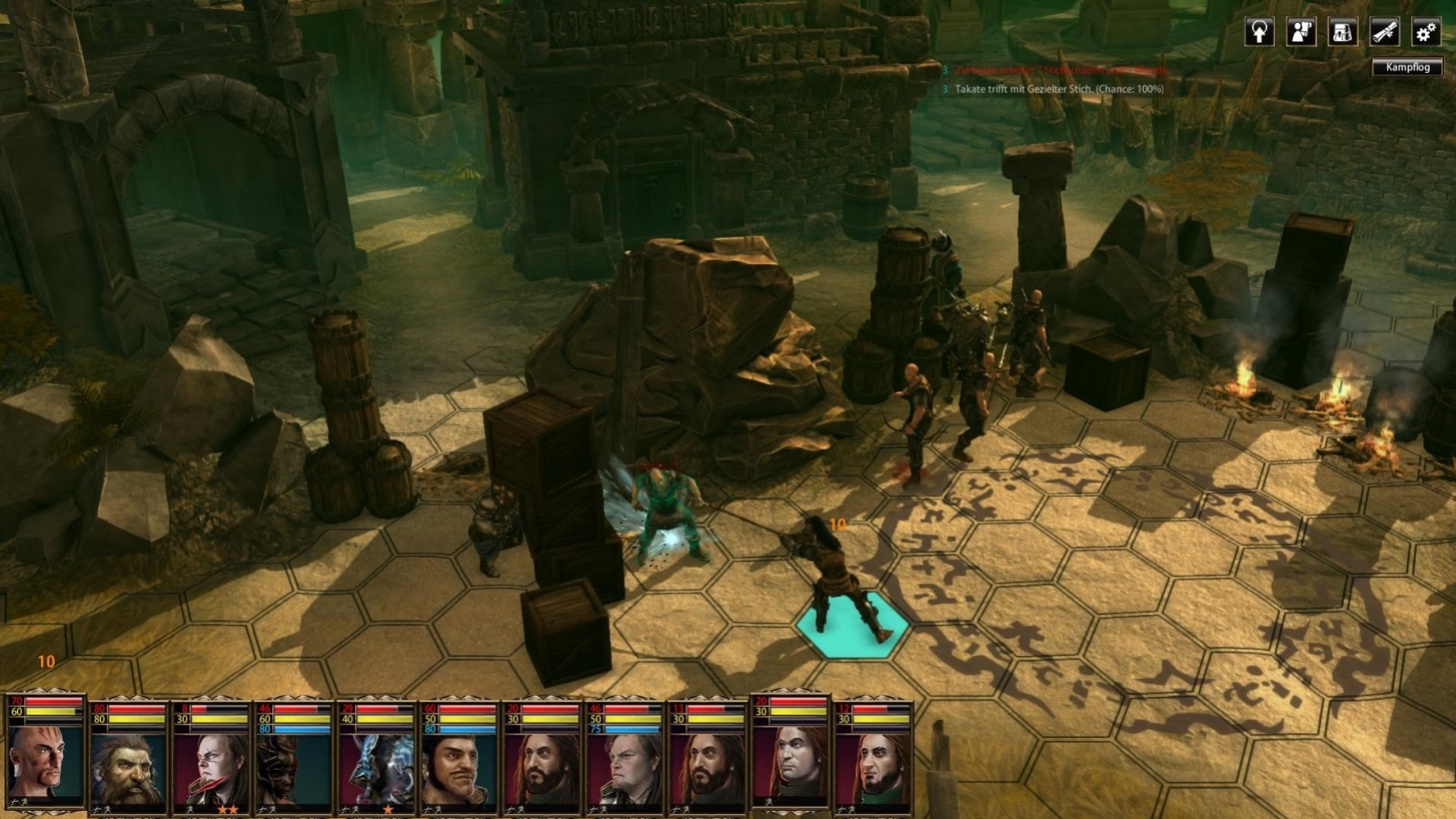
Task: Click the orange 10 number near the active character
Action: [x=839, y=523]
